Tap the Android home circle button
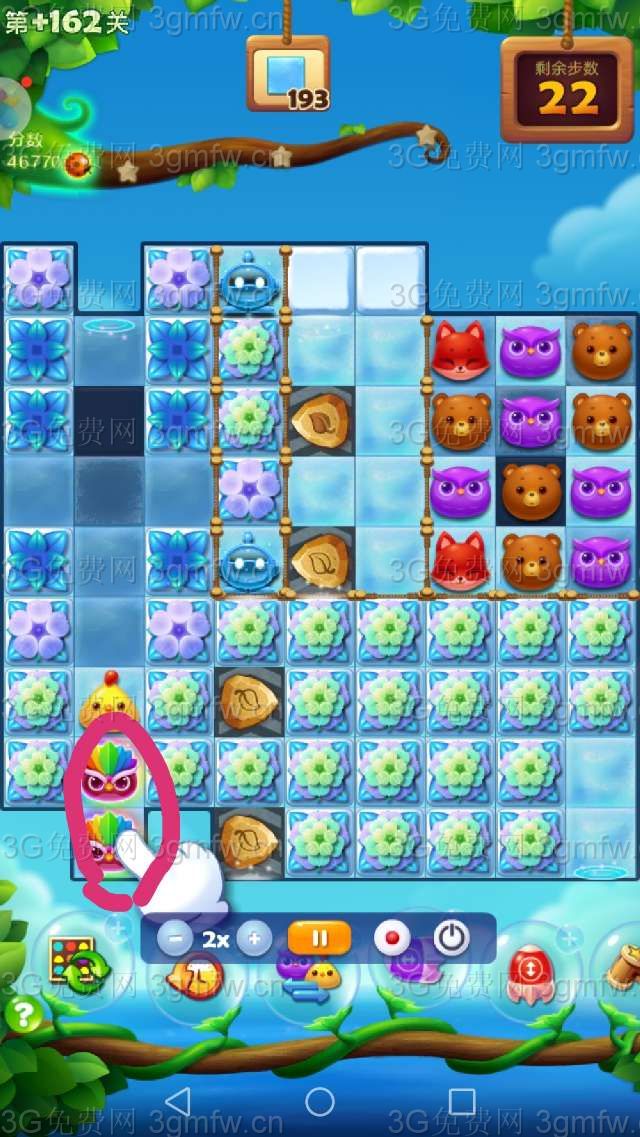 [320, 1101]
